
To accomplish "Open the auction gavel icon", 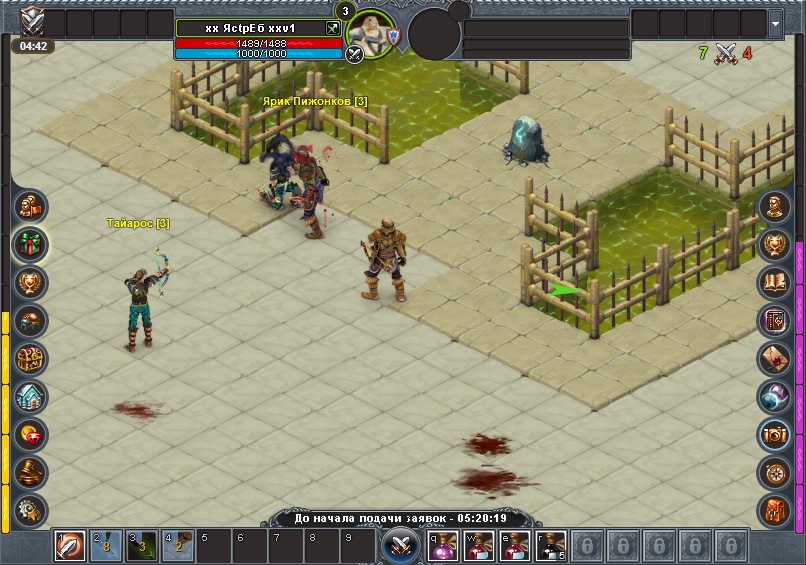I will click(x=31, y=471).
